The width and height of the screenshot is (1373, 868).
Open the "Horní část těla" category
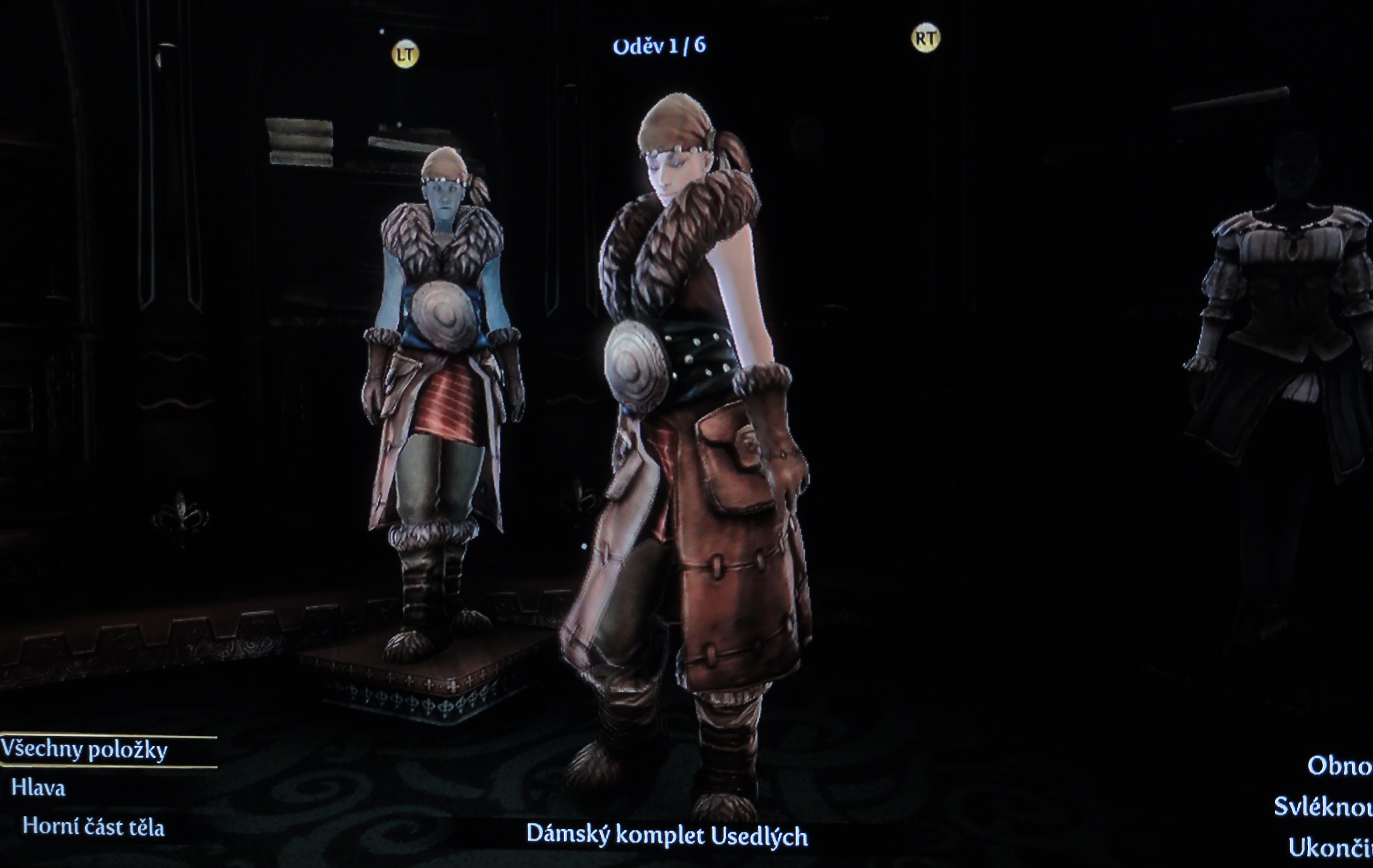pyautogui.click(x=93, y=827)
